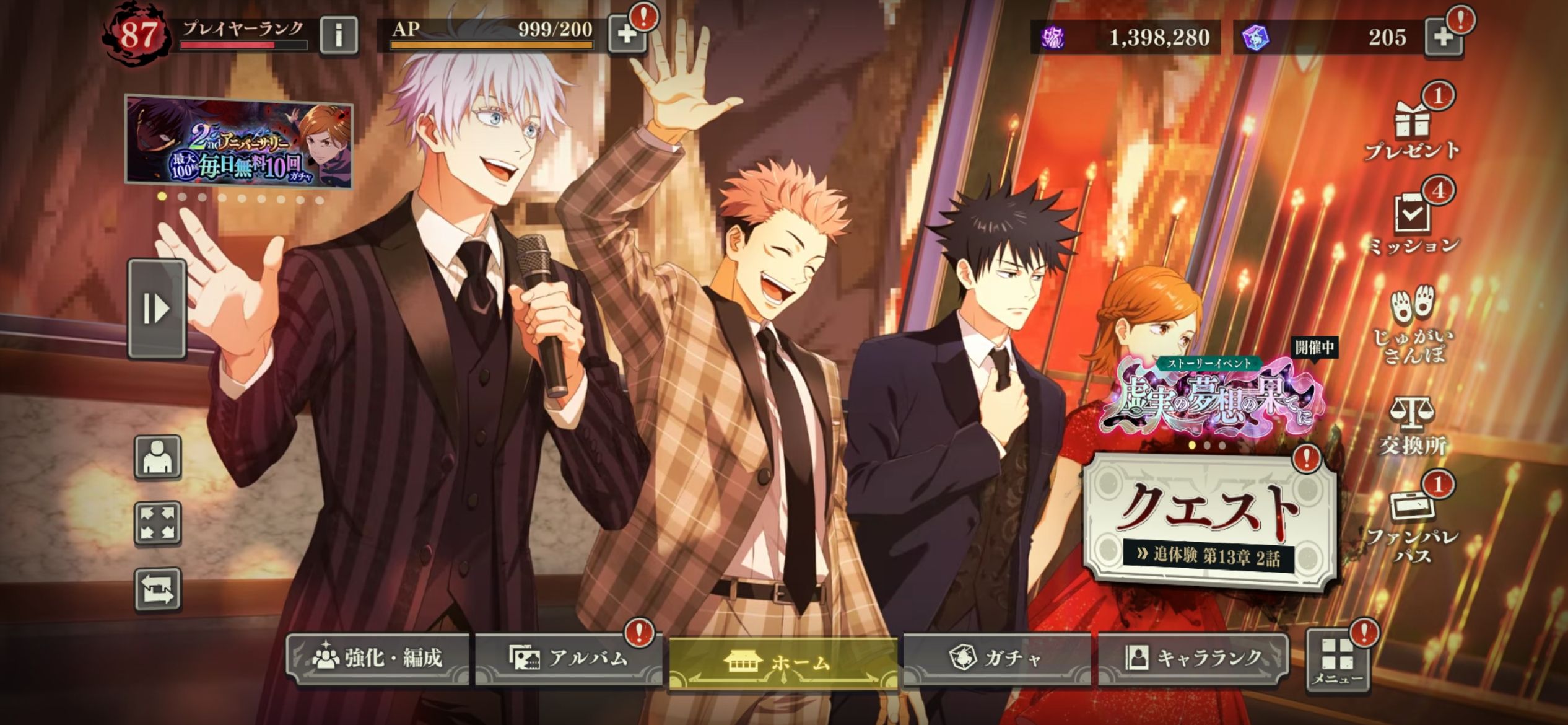Add AP with the plus button
1568x725 pixels.
tap(627, 35)
